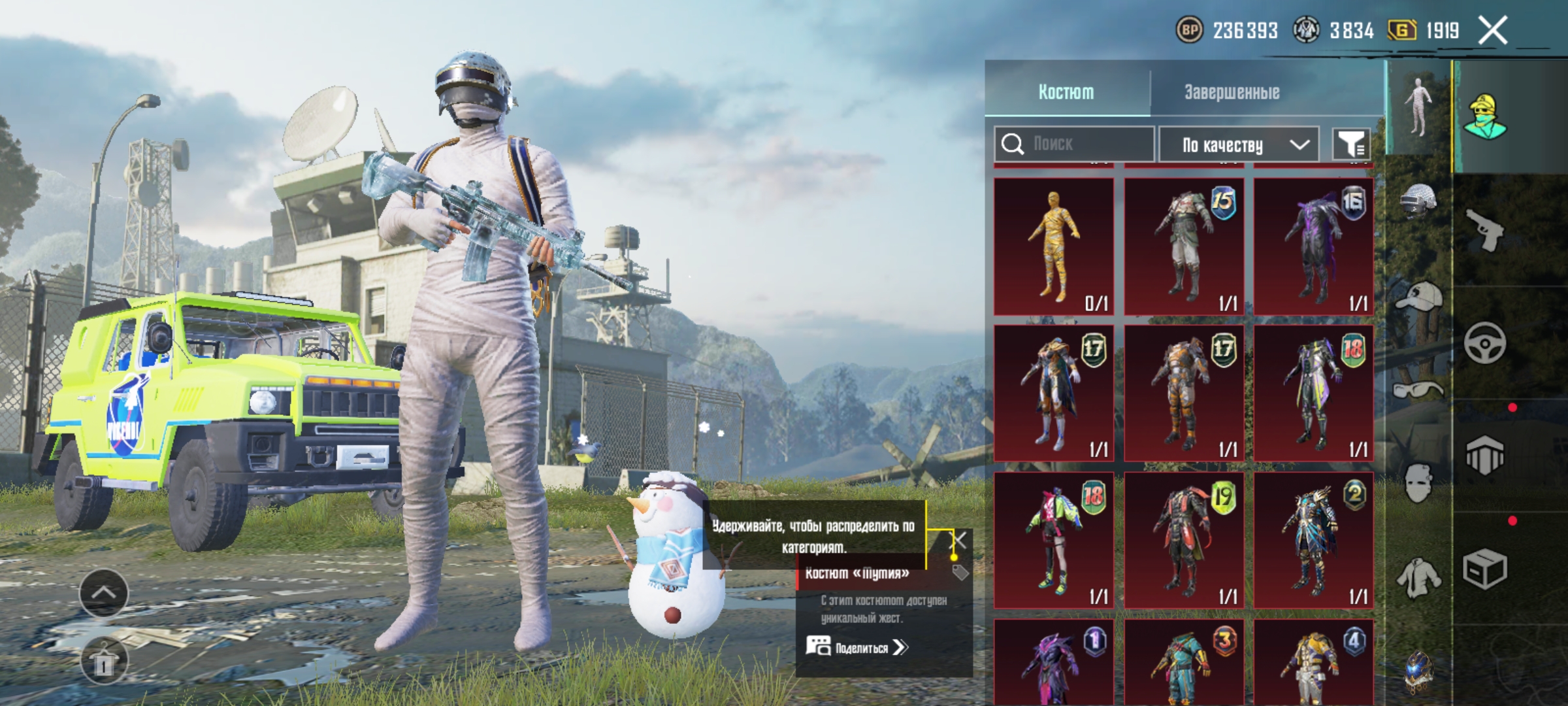Screen dimensions: 1568x706
Task: Close the Костюм «Мумия» tooltip
Action: pos(957,541)
